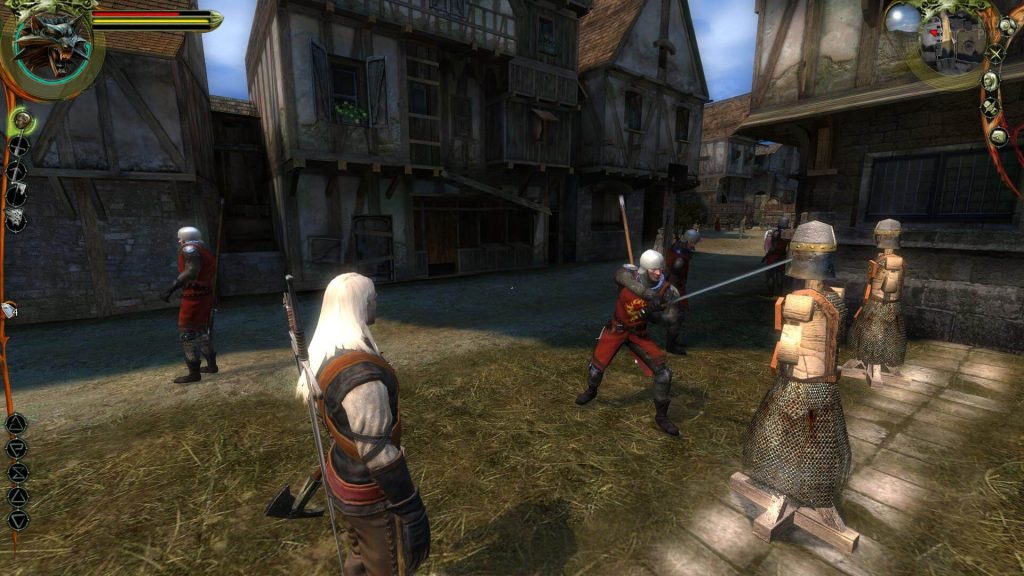
Task: Open the bottom pouch-shaped icon panel
Action: (998, 135)
